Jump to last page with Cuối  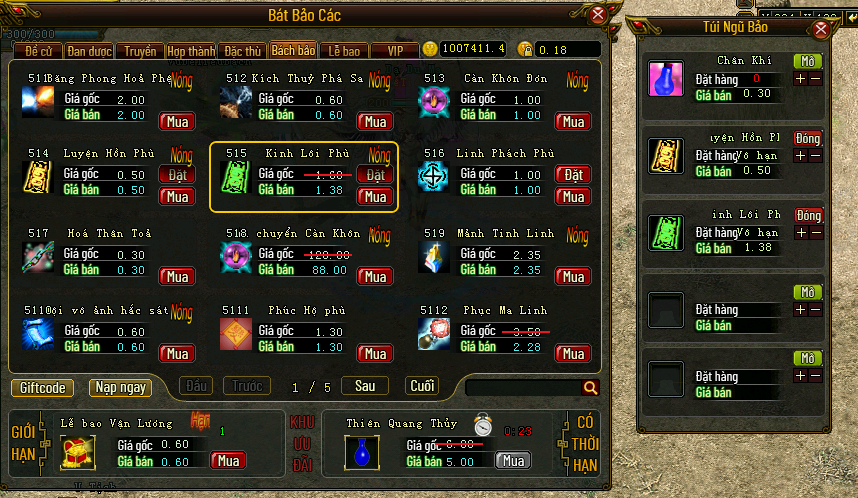421,386
